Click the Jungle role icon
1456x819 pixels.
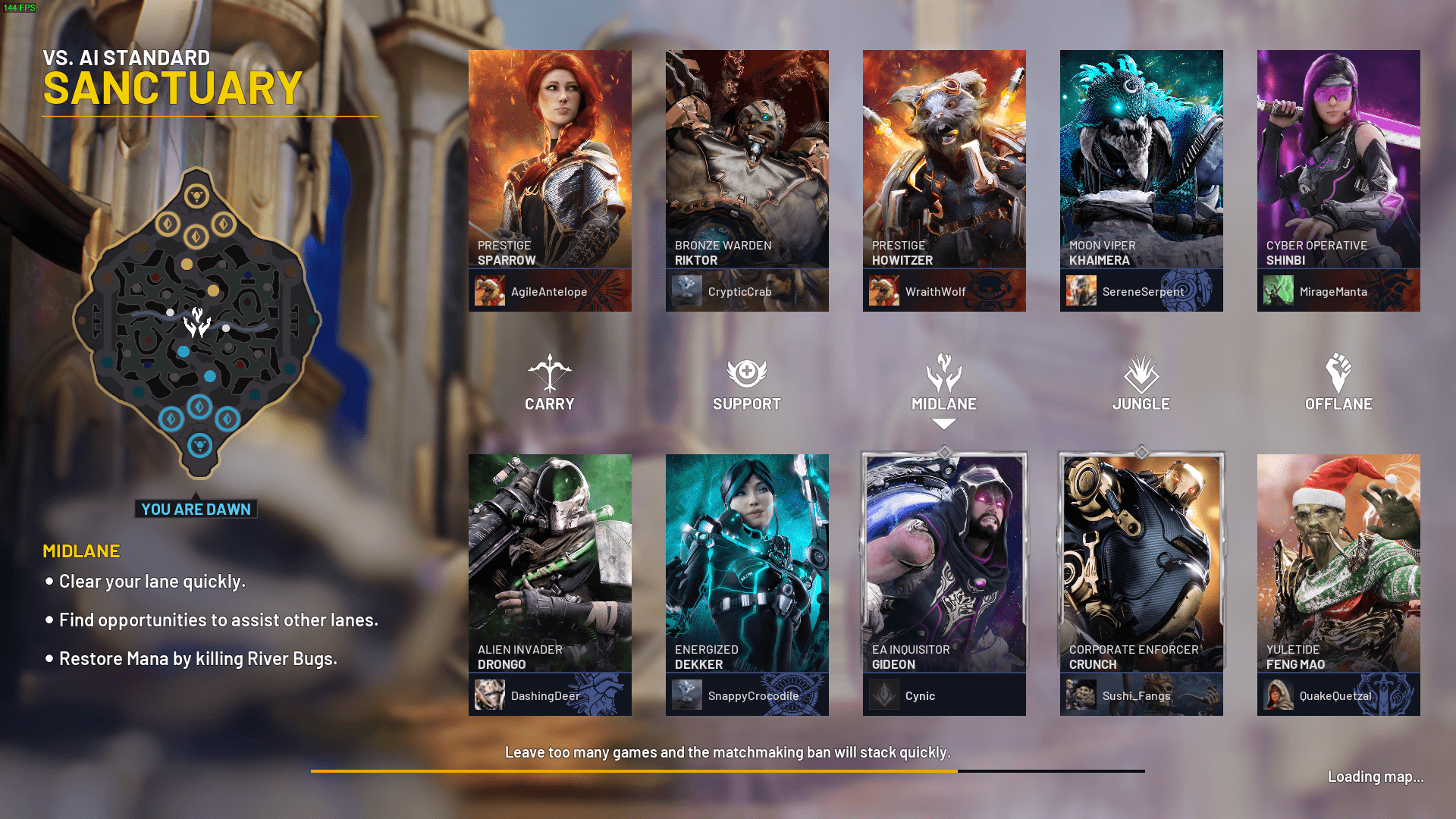click(1141, 372)
